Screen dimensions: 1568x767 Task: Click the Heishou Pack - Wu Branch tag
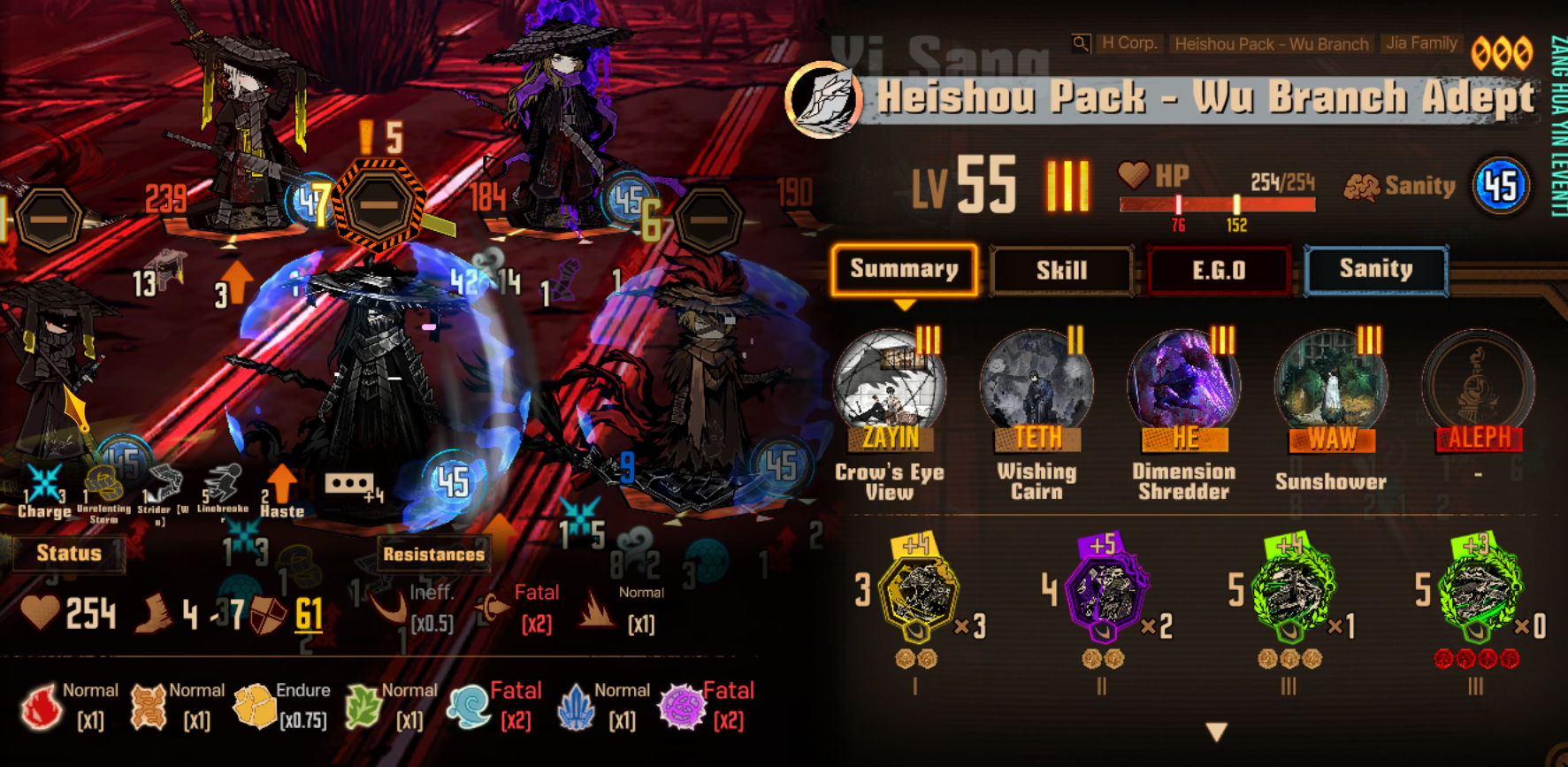coord(1271,43)
